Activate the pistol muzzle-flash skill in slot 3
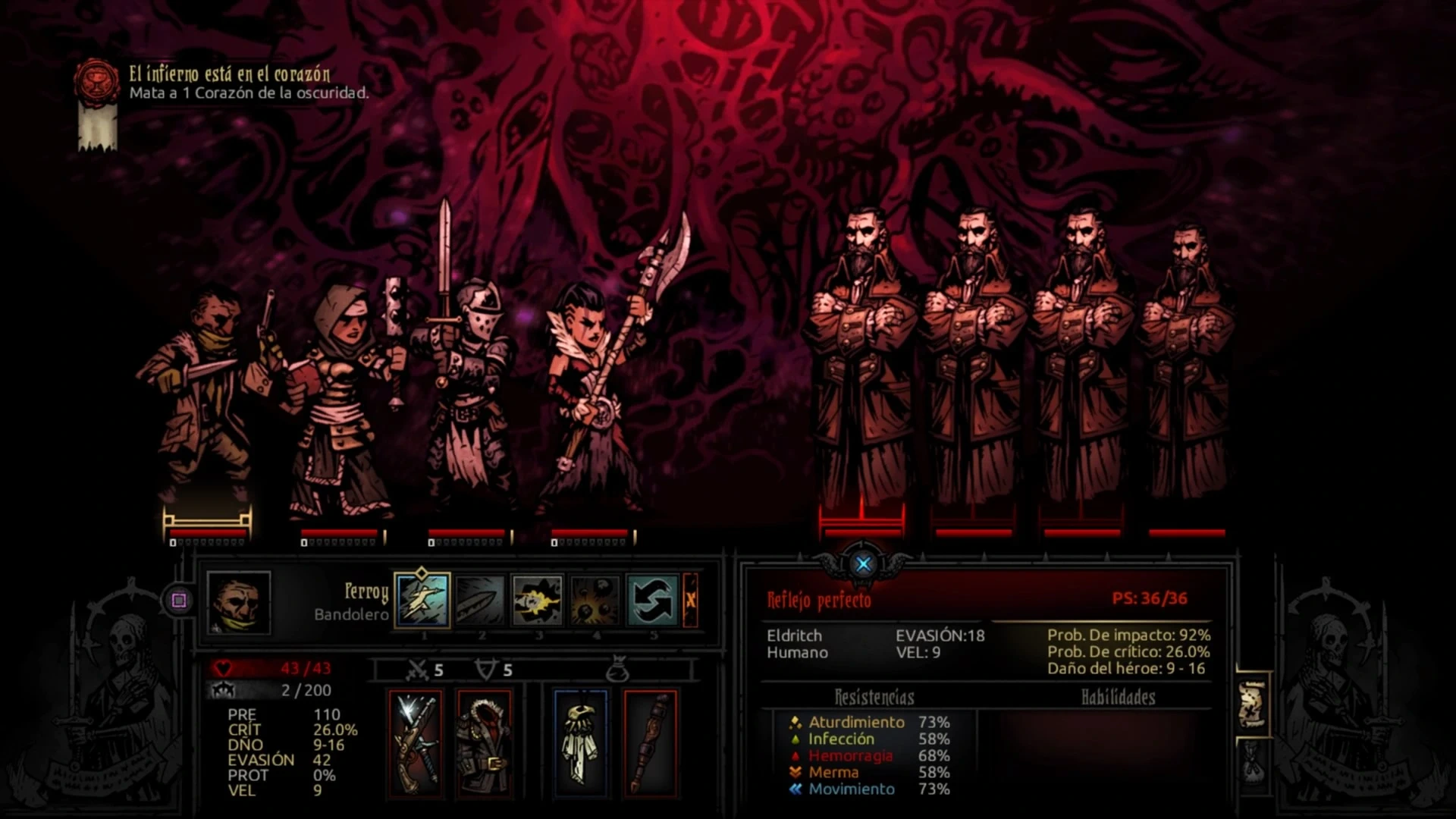 click(x=538, y=600)
